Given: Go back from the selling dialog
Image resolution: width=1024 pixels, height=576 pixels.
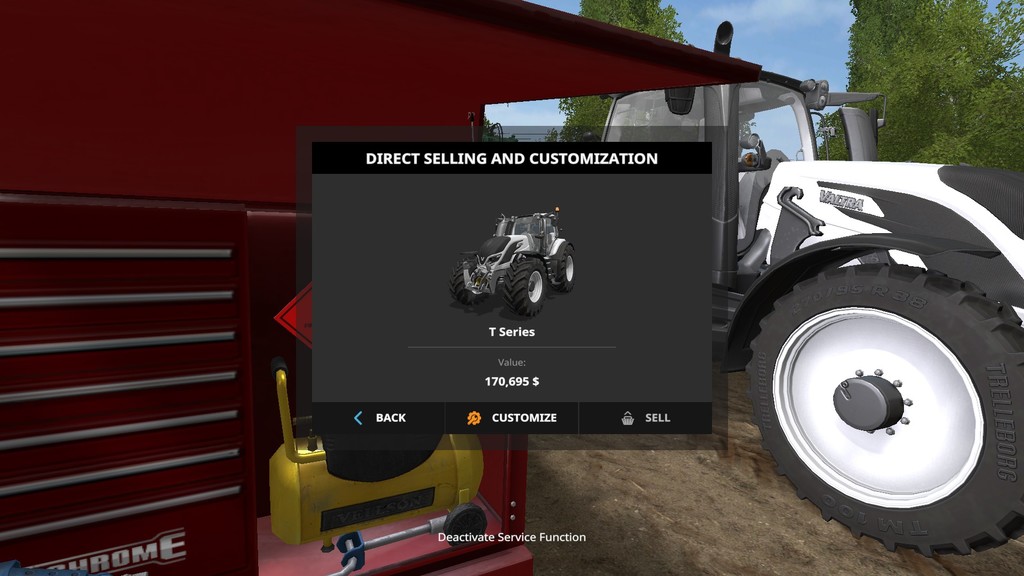Looking at the screenshot, I should [379, 418].
